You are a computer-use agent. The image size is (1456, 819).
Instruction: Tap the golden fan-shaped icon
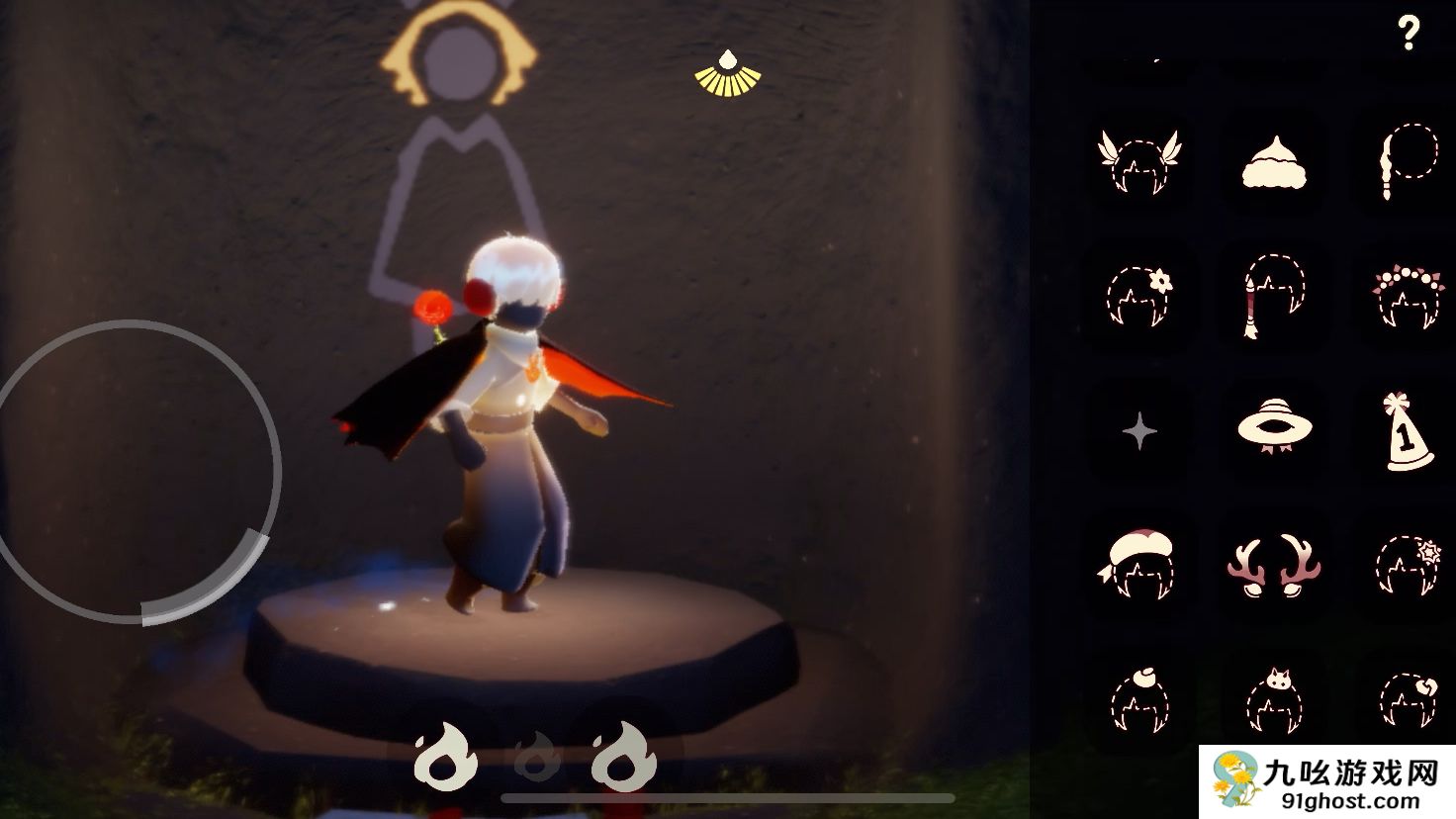[x=727, y=72]
